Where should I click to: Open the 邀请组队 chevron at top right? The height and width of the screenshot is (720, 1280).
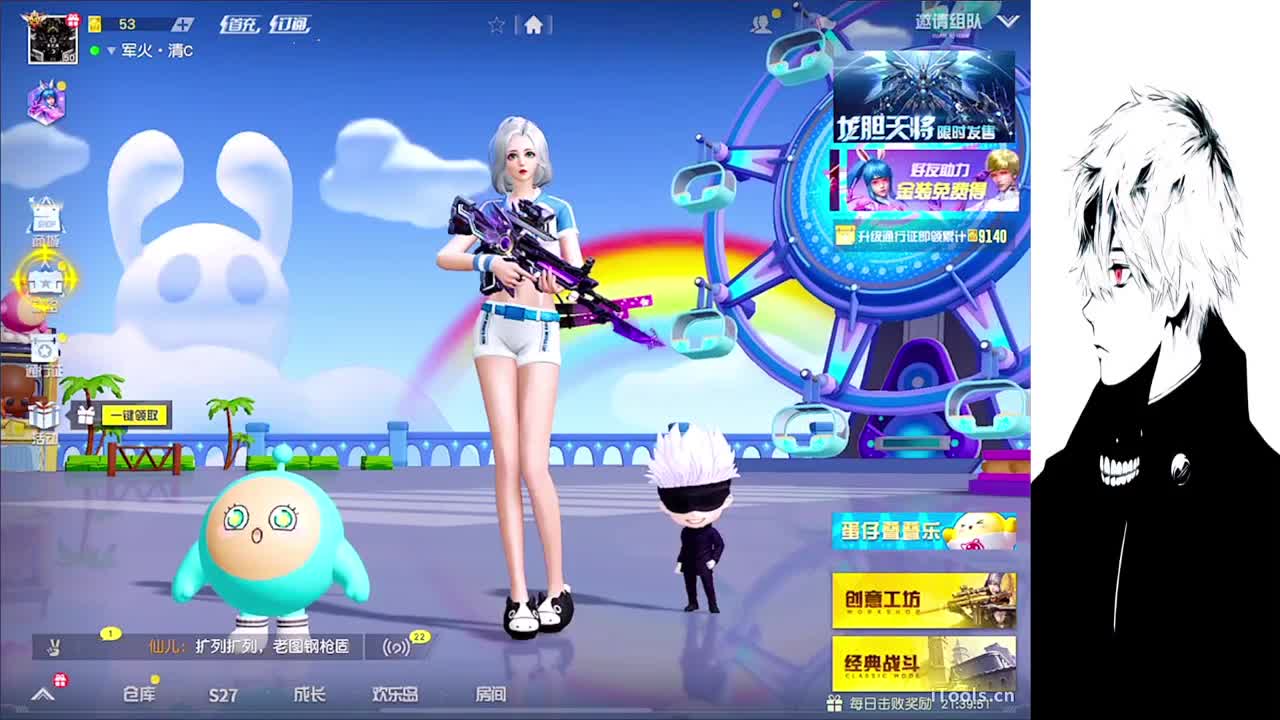[1010, 22]
